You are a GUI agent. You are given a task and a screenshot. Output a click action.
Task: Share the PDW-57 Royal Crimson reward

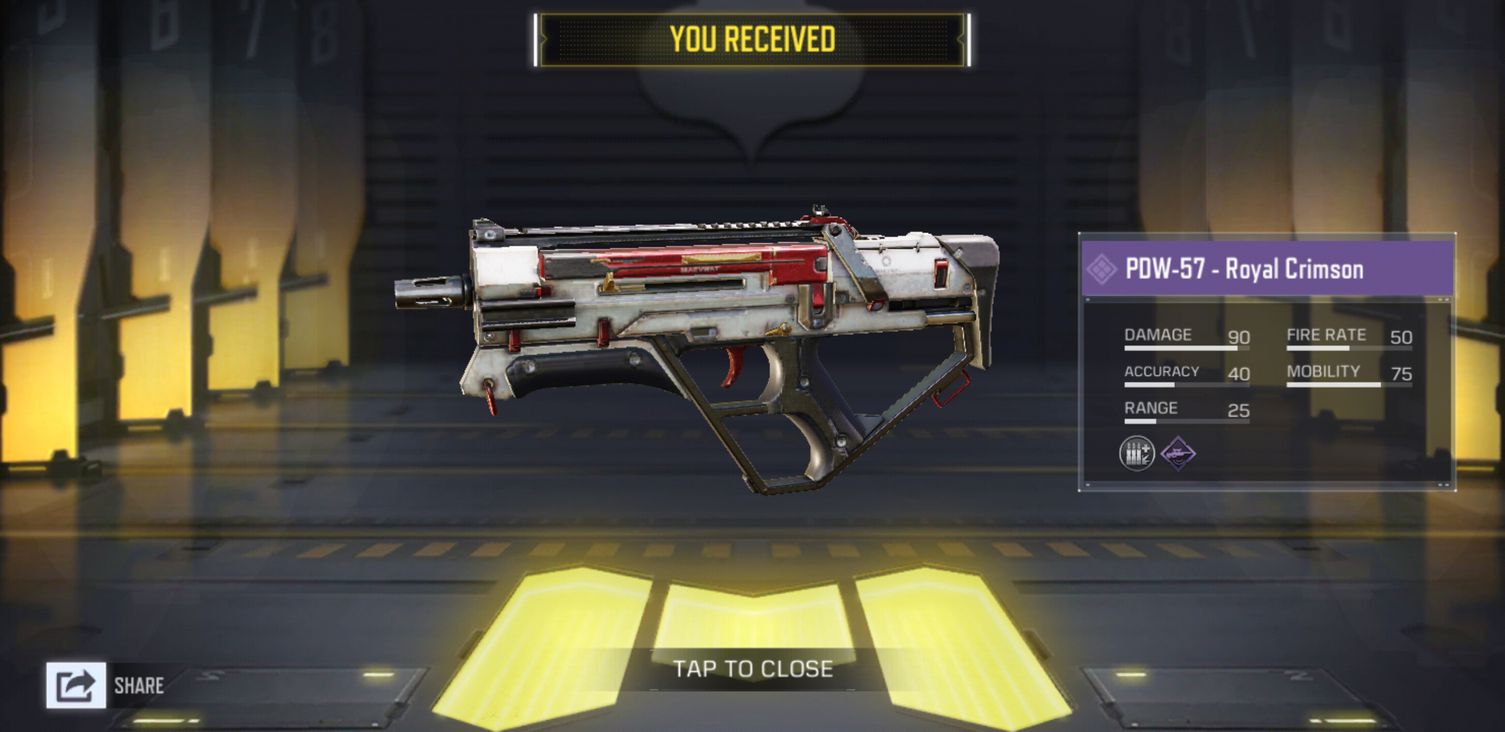[77, 685]
